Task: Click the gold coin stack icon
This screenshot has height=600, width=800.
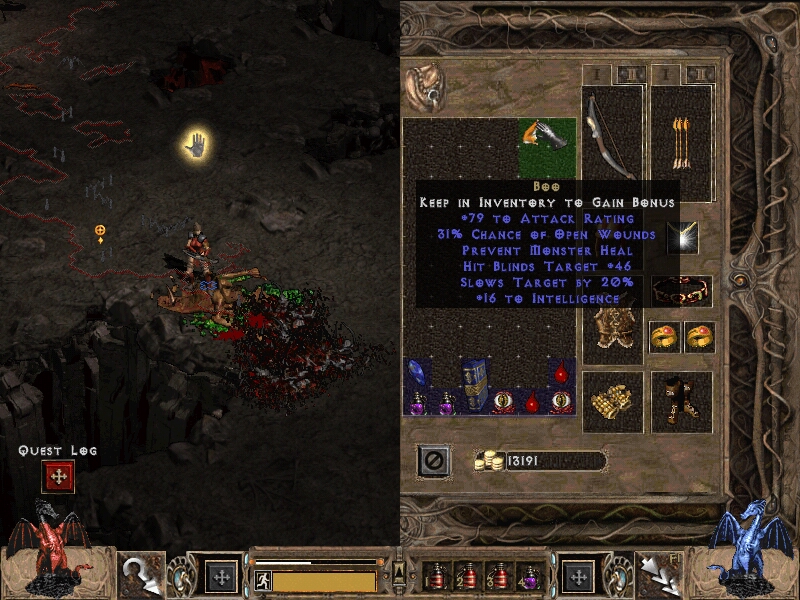Action: click(489, 461)
